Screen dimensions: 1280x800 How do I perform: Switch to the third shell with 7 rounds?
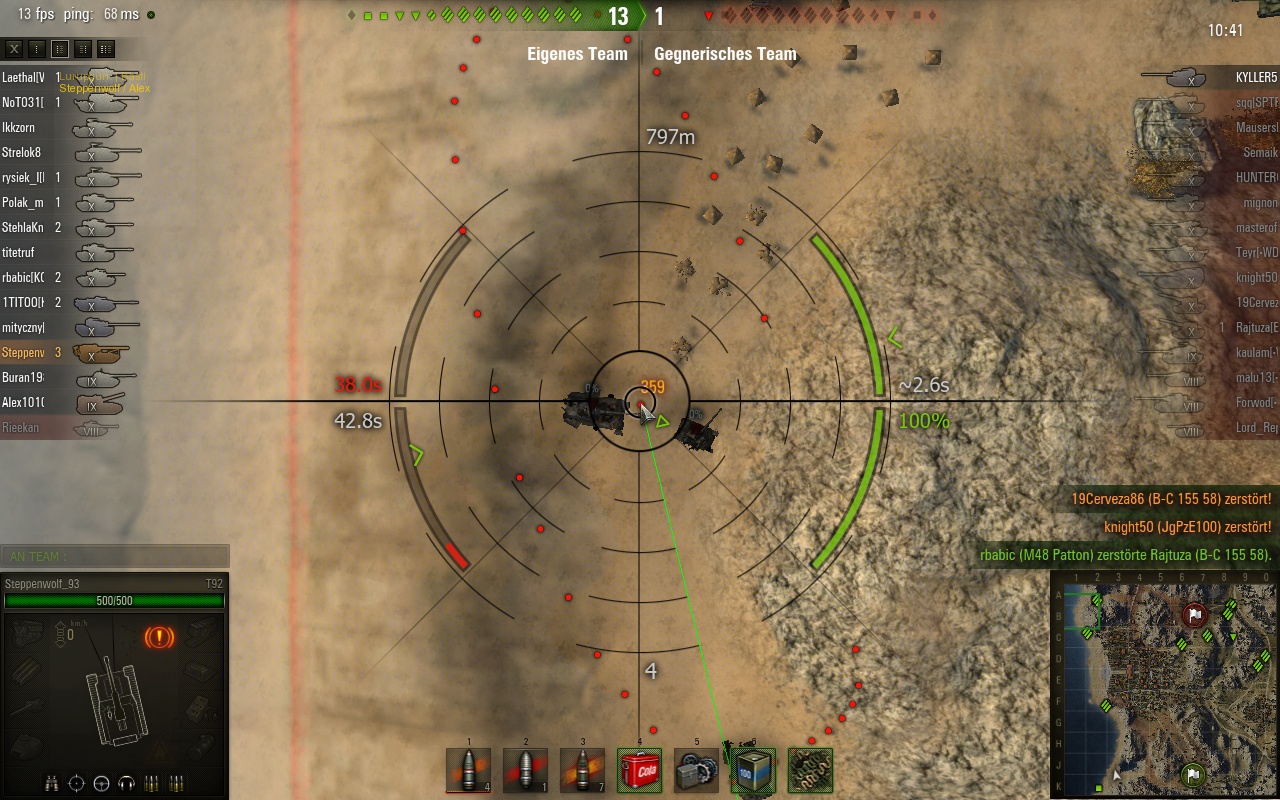(x=582, y=770)
